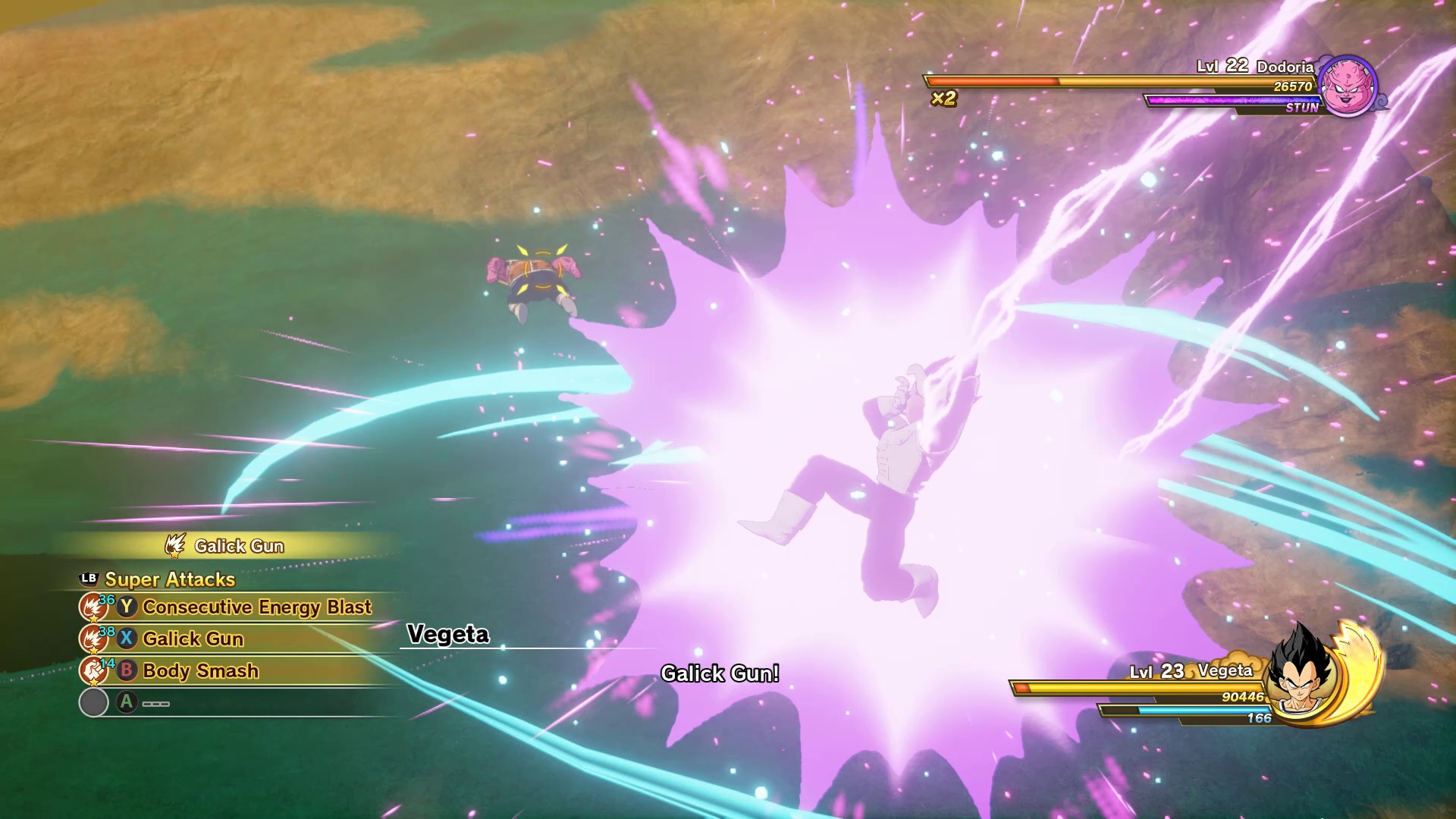Viewport: 1456px width, 819px height.
Task: Activate the Body Smash super attack
Action: pos(200,671)
